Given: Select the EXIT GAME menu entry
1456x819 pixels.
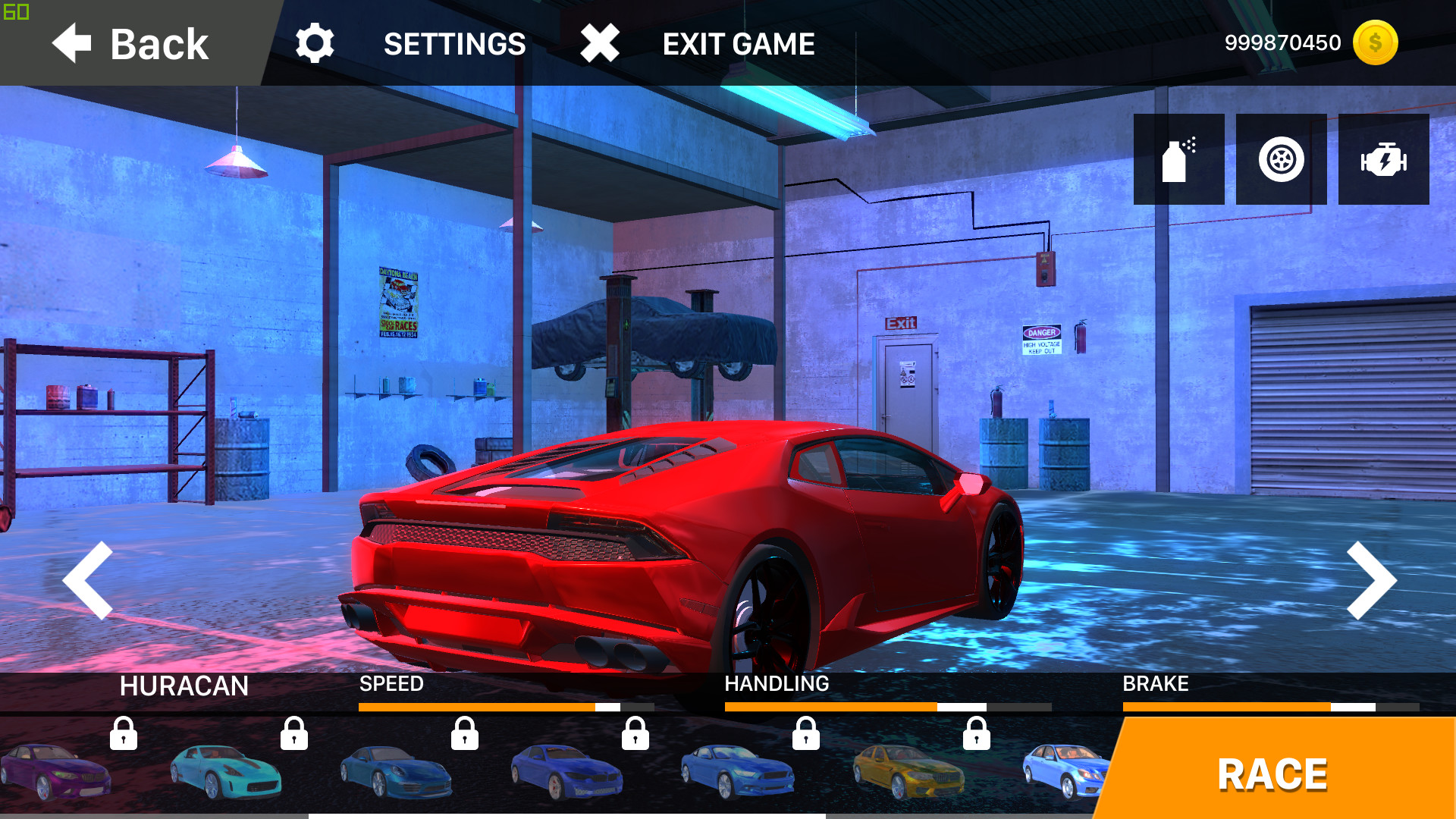Looking at the screenshot, I should tap(739, 43).
